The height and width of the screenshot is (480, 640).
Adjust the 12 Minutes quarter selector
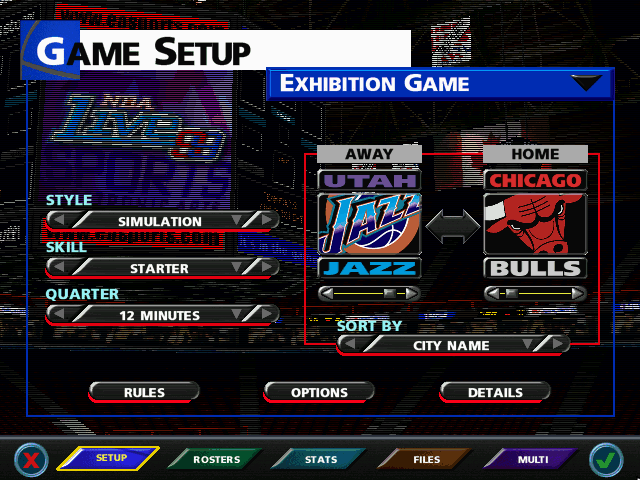[x=160, y=315]
